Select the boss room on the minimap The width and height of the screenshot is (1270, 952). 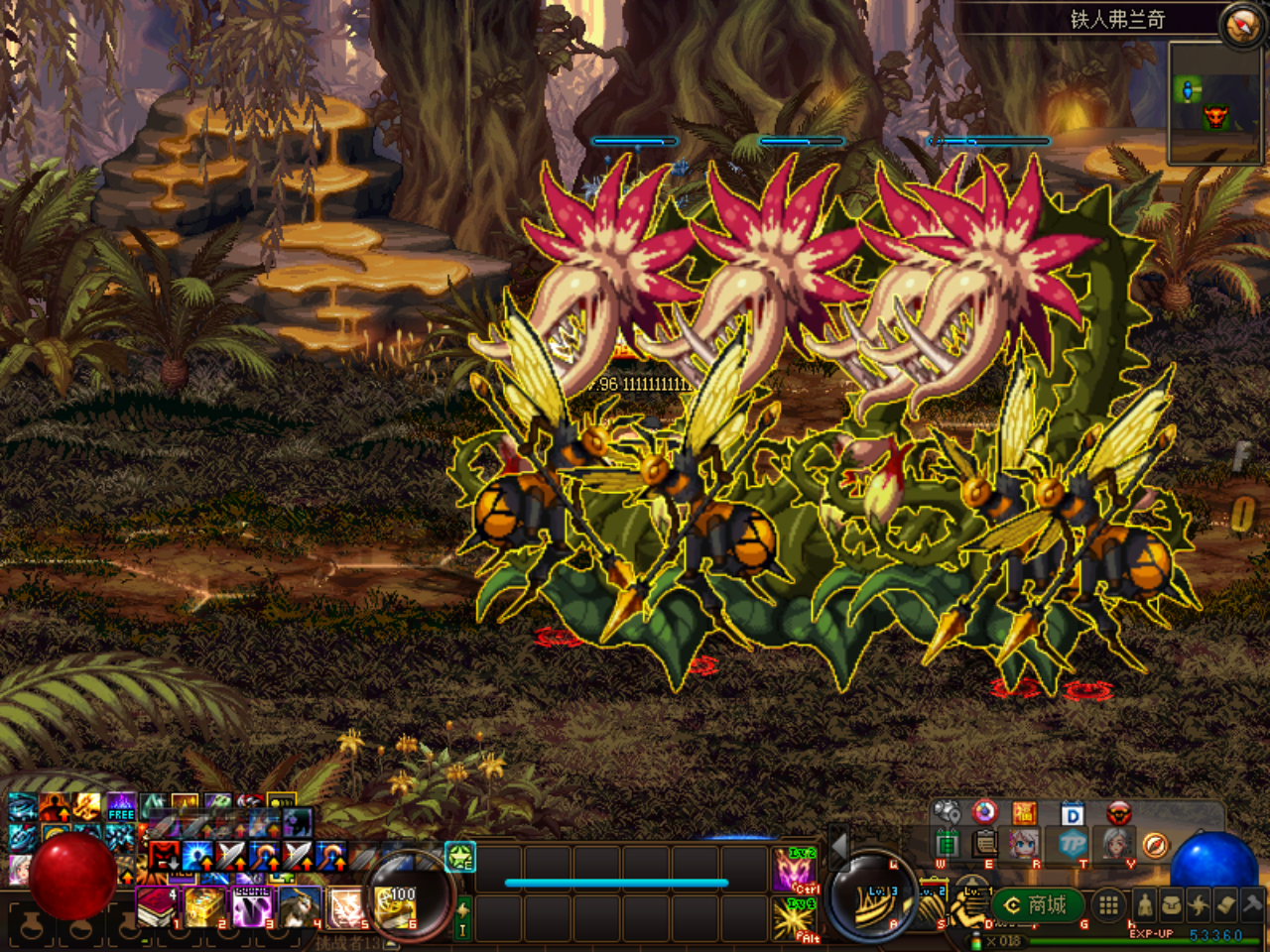coord(1215,118)
